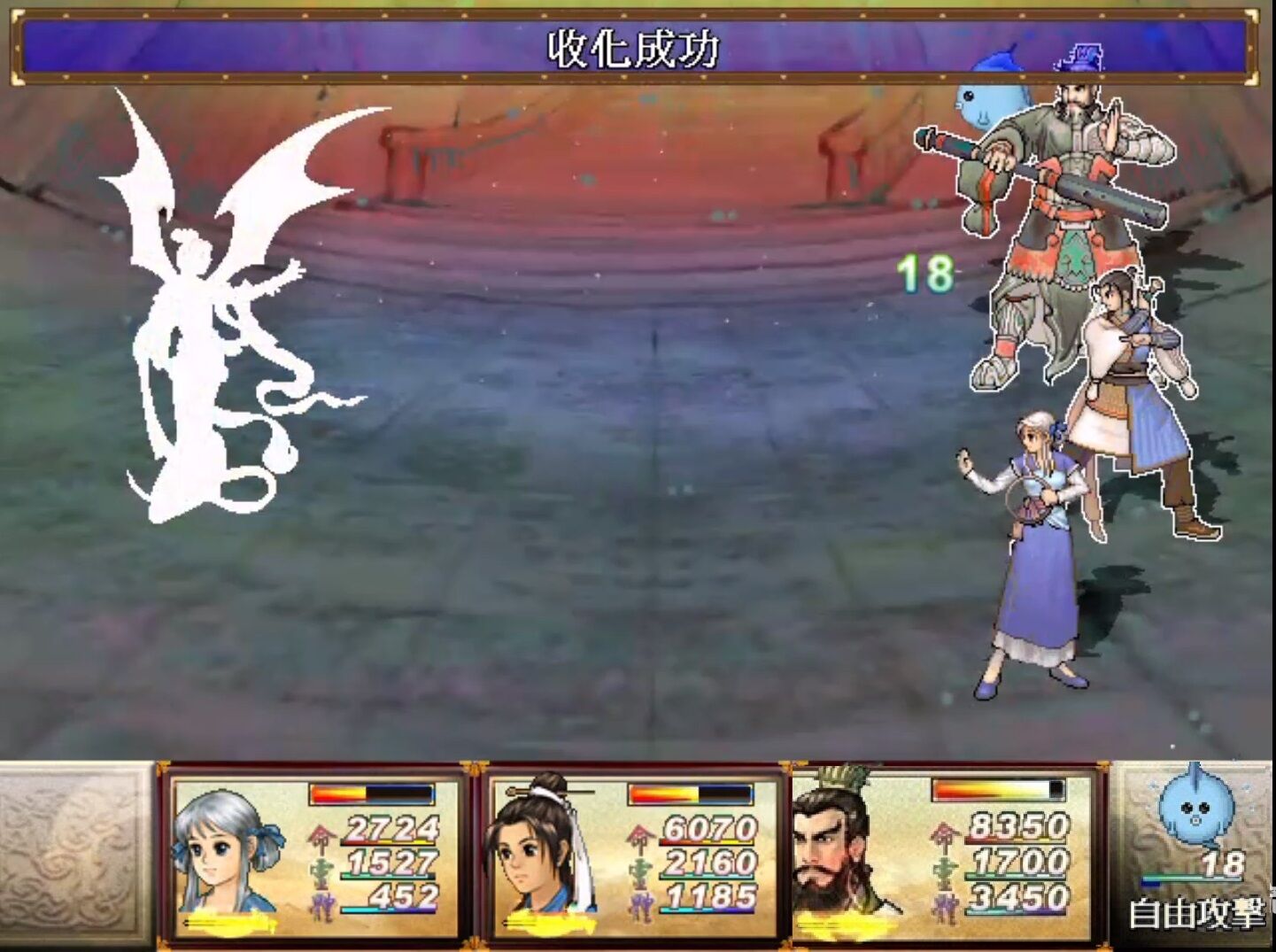Choose the young swordsman's party portrait
The height and width of the screenshot is (952, 1276).
[542, 850]
